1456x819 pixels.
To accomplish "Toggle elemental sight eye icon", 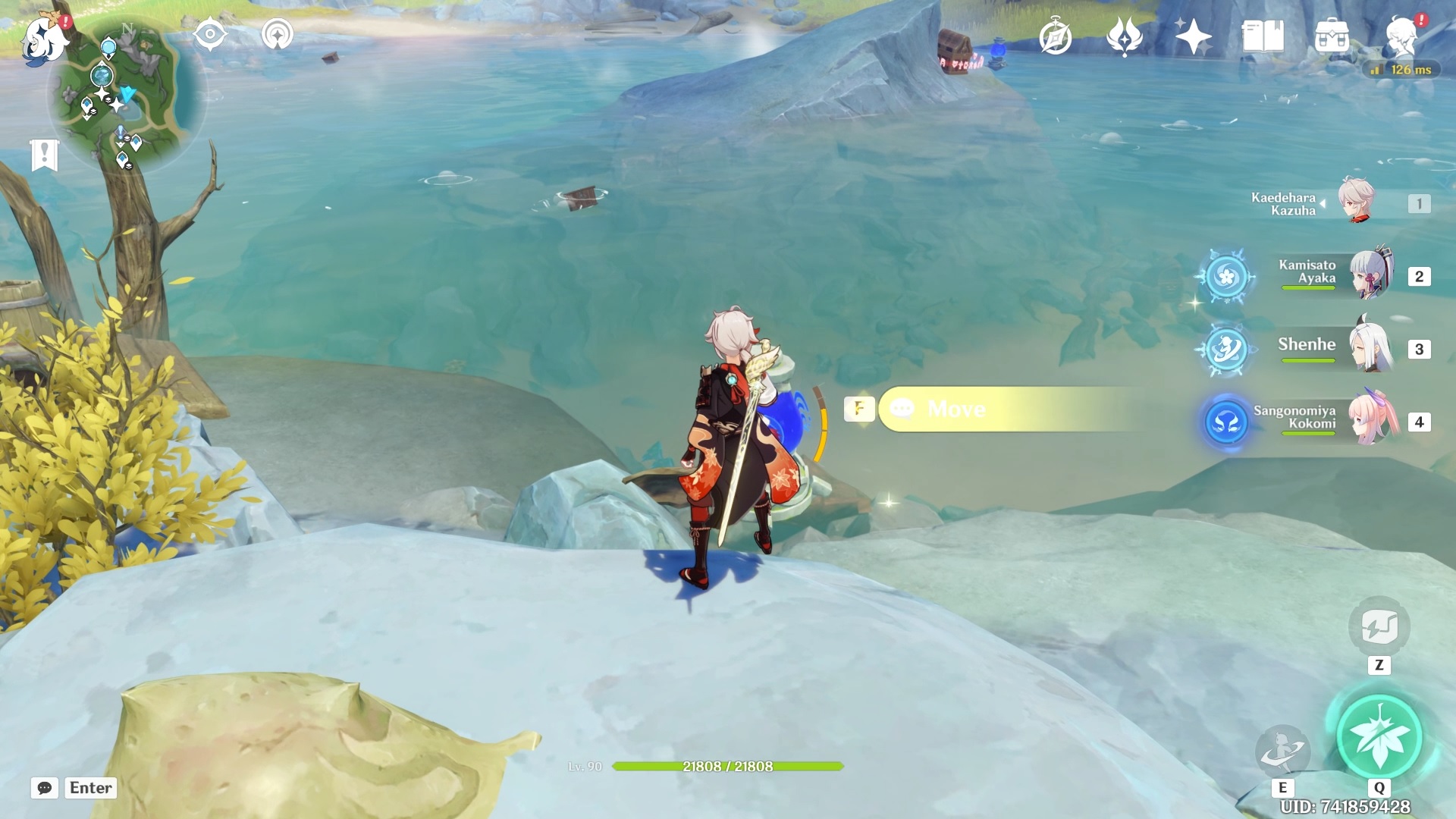I will click(x=210, y=35).
